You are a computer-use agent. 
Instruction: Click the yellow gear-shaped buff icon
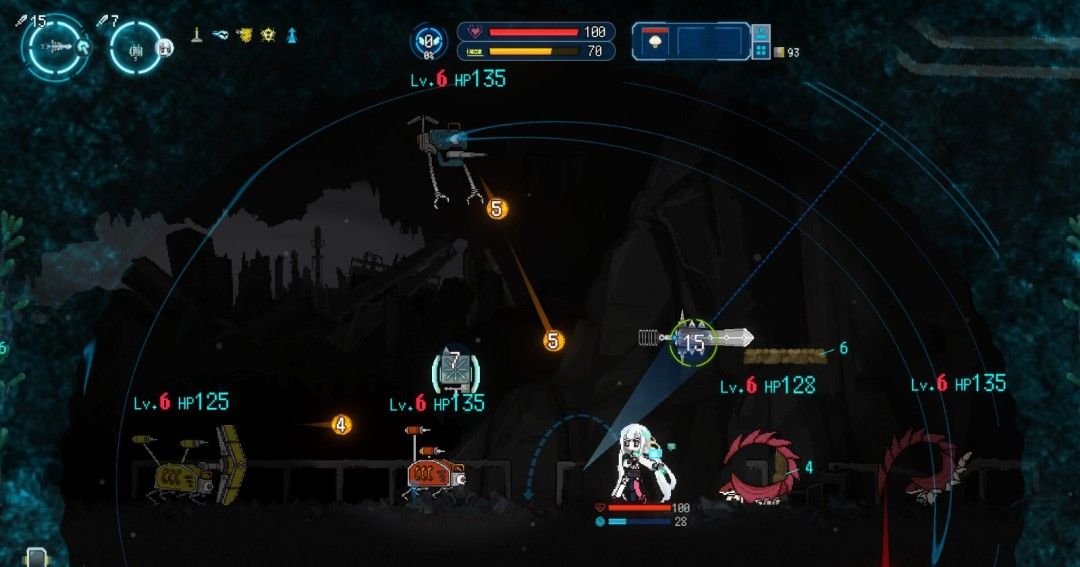[268, 35]
